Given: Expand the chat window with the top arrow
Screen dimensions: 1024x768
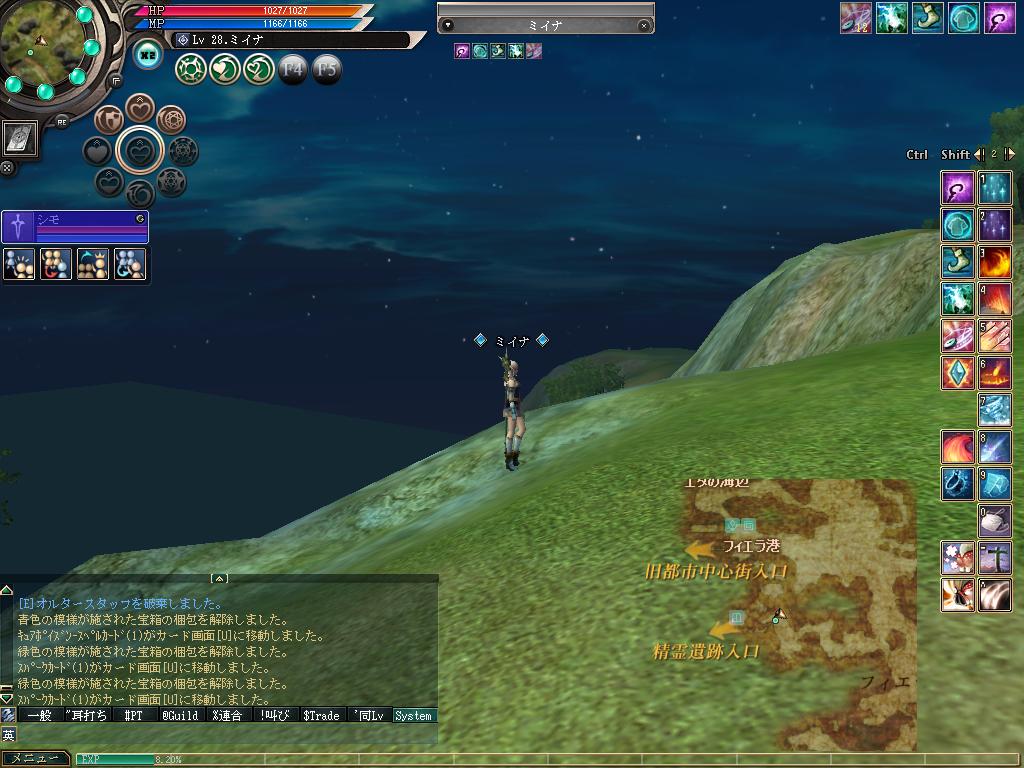Looking at the screenshot, I should (x=219, y=579).
